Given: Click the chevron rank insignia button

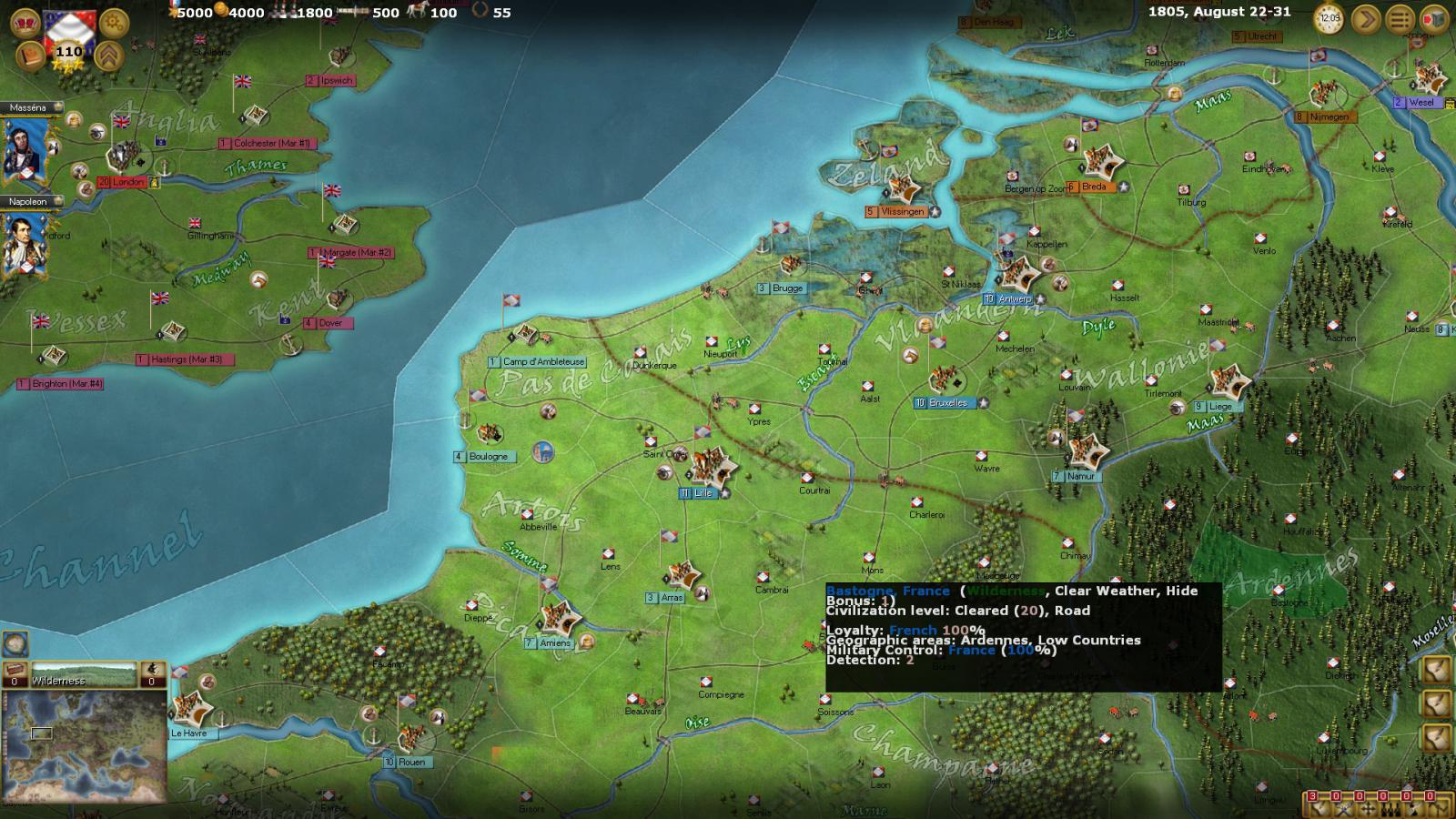Looking at the screenshot, I should 109,56.
